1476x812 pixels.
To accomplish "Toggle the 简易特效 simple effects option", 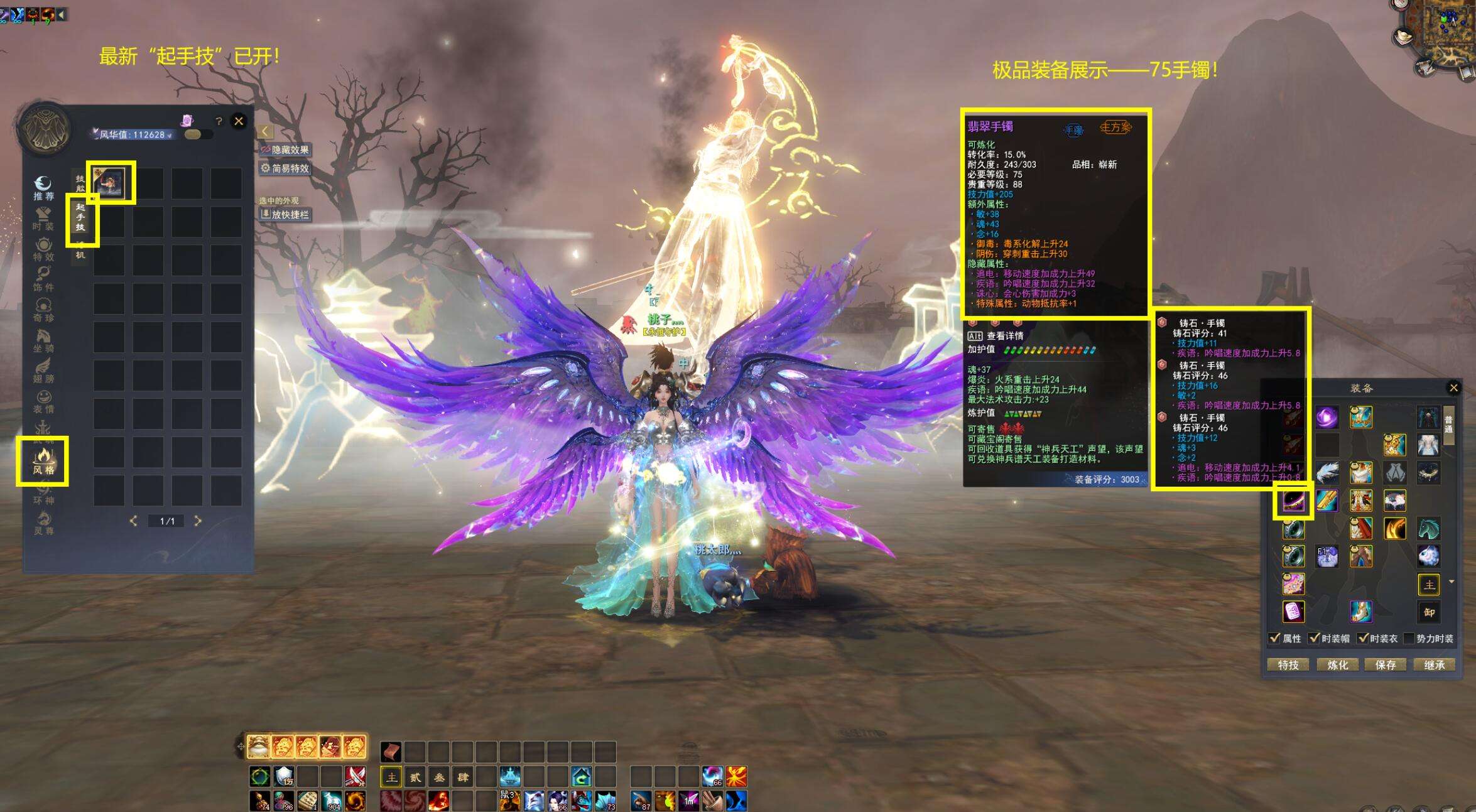I will click(x=286, y=168).
